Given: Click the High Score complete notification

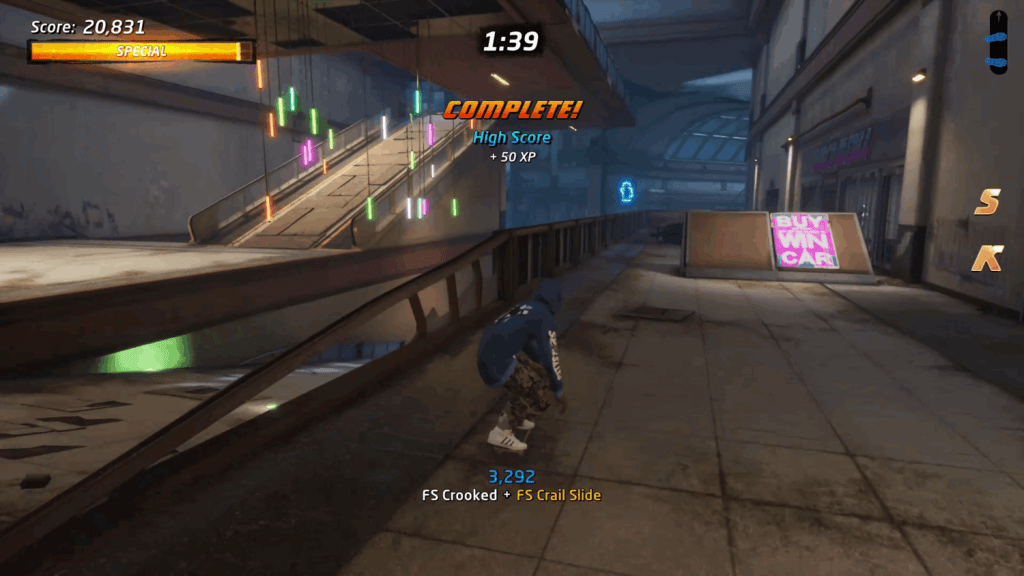Looking at the screenshot, I should tap(512, 137).
